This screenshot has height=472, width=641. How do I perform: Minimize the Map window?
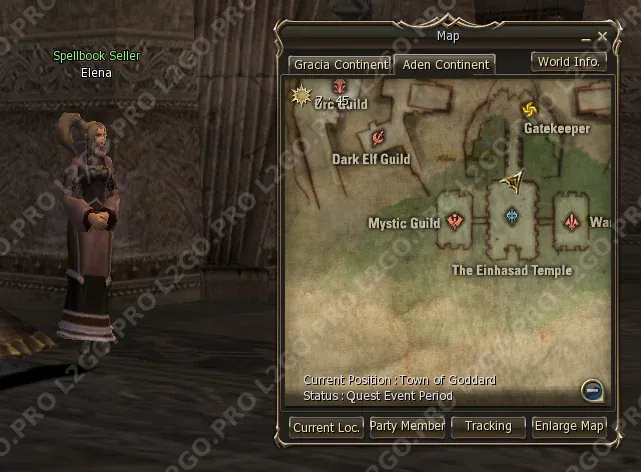click(x=586, y=38)
